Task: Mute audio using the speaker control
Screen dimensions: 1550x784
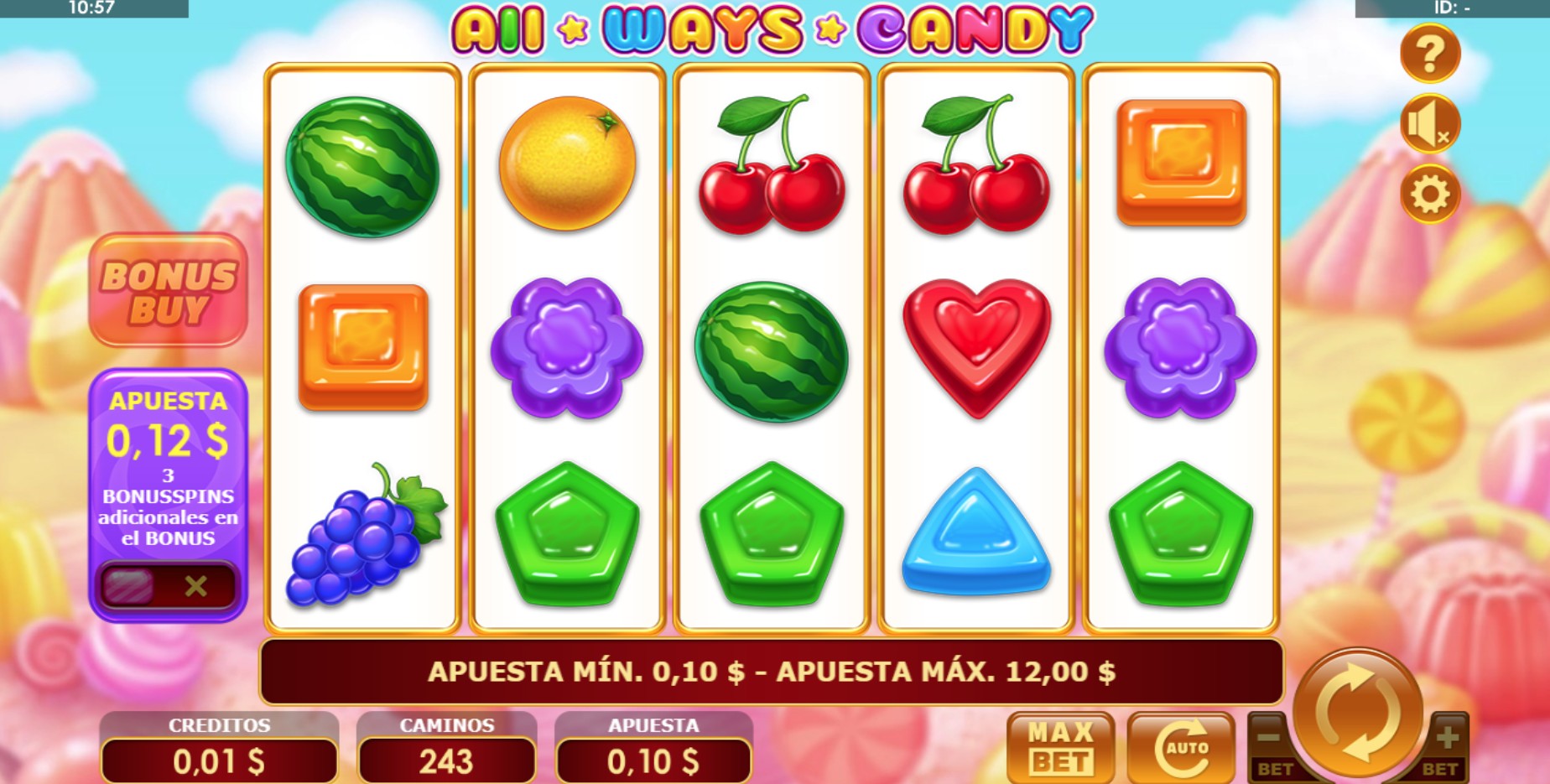Action: point(1428,123)
